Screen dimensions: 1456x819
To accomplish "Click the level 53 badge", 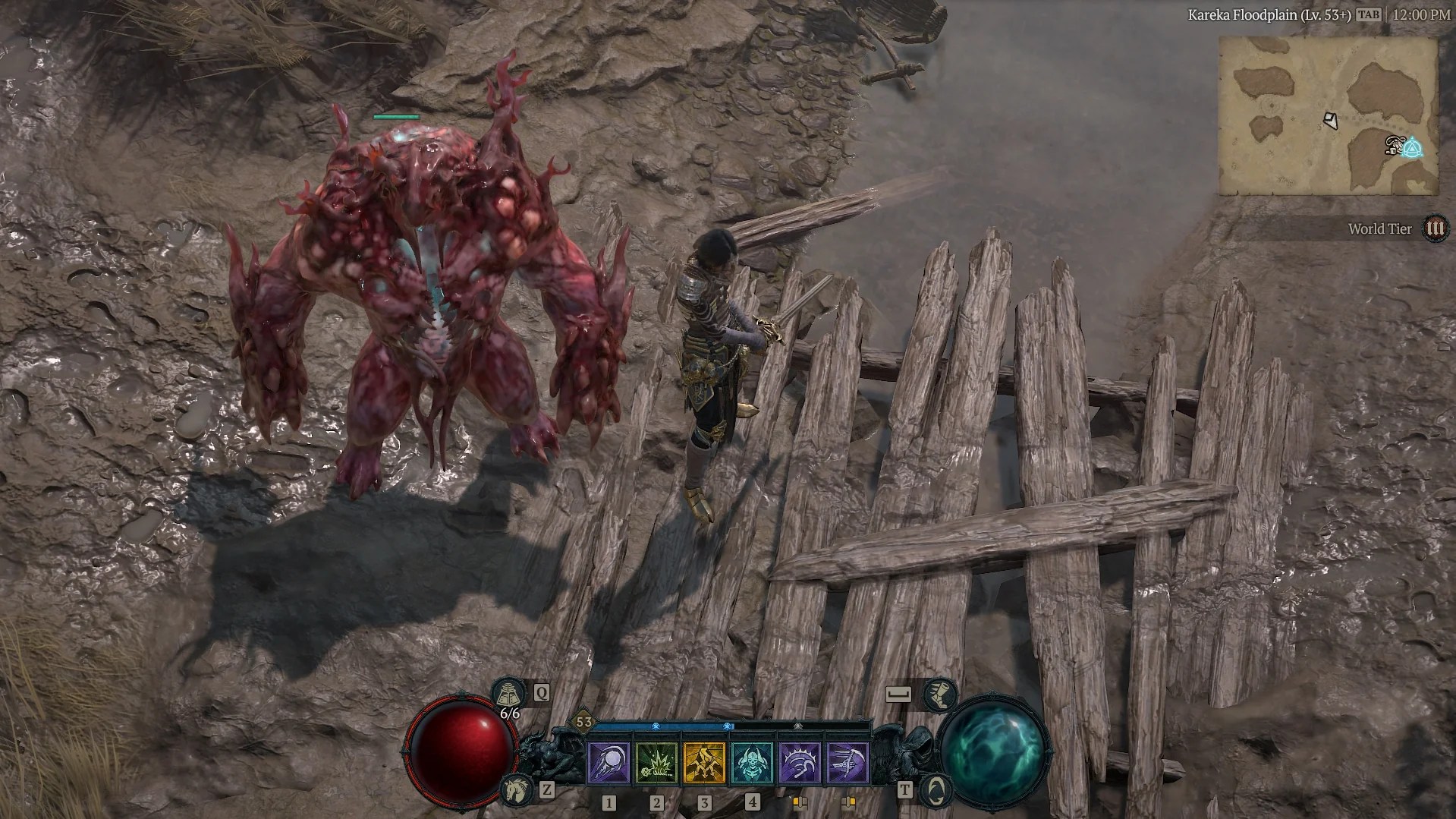I will pyautogui.click(x=583, y=722).
